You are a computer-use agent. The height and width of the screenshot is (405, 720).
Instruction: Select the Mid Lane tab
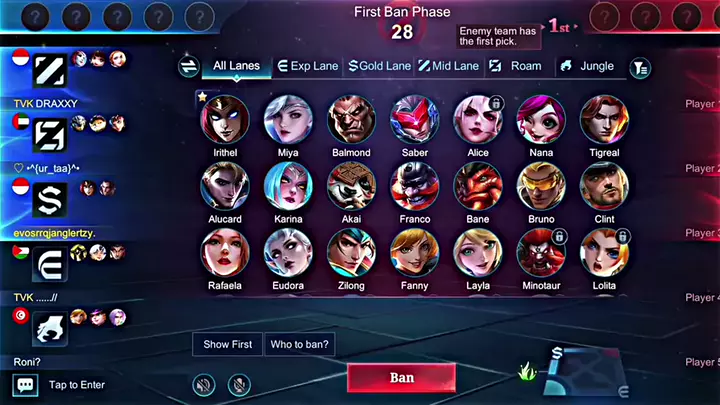coord(448,66)
